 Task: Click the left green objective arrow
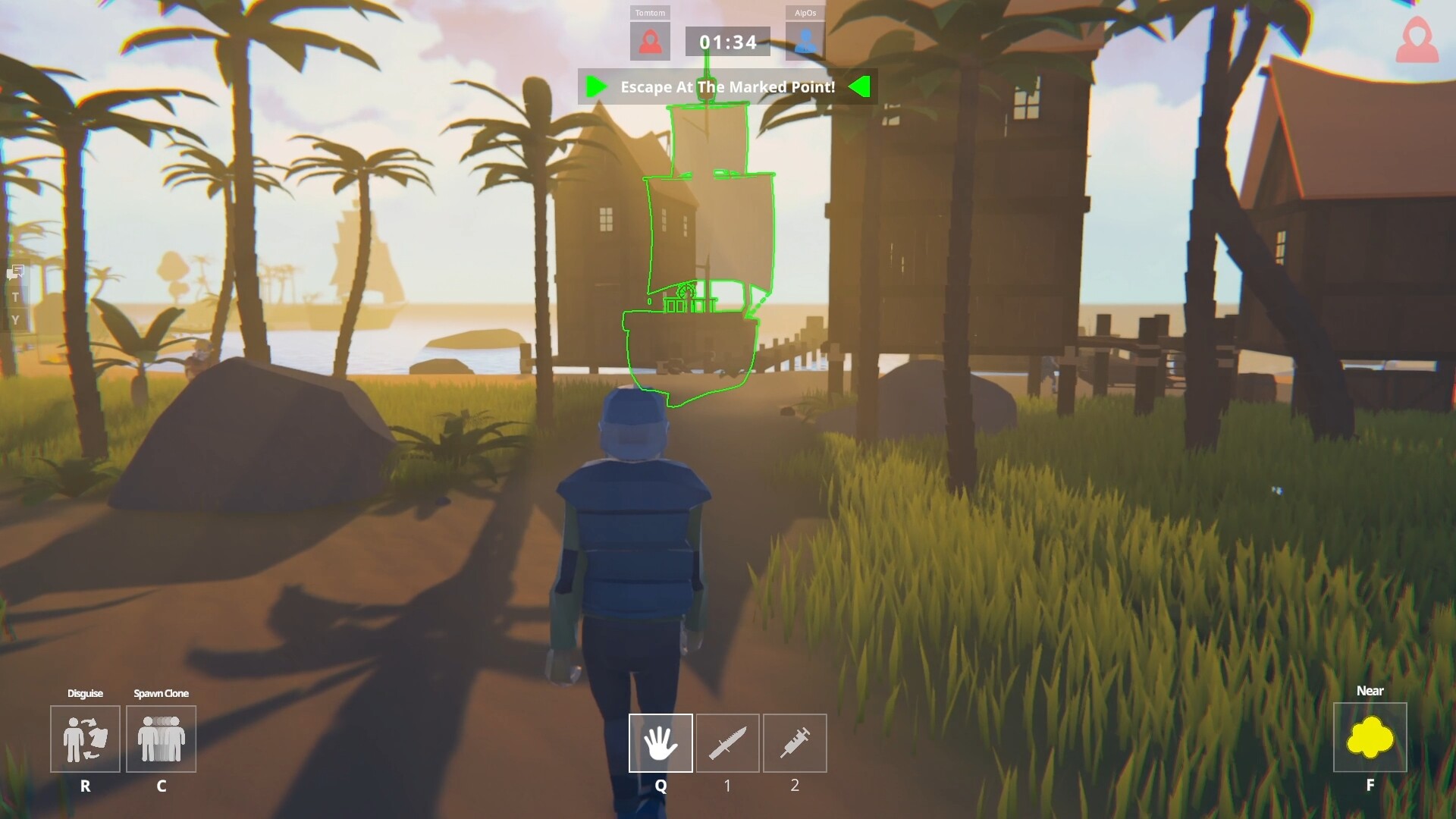pos(597,87)
